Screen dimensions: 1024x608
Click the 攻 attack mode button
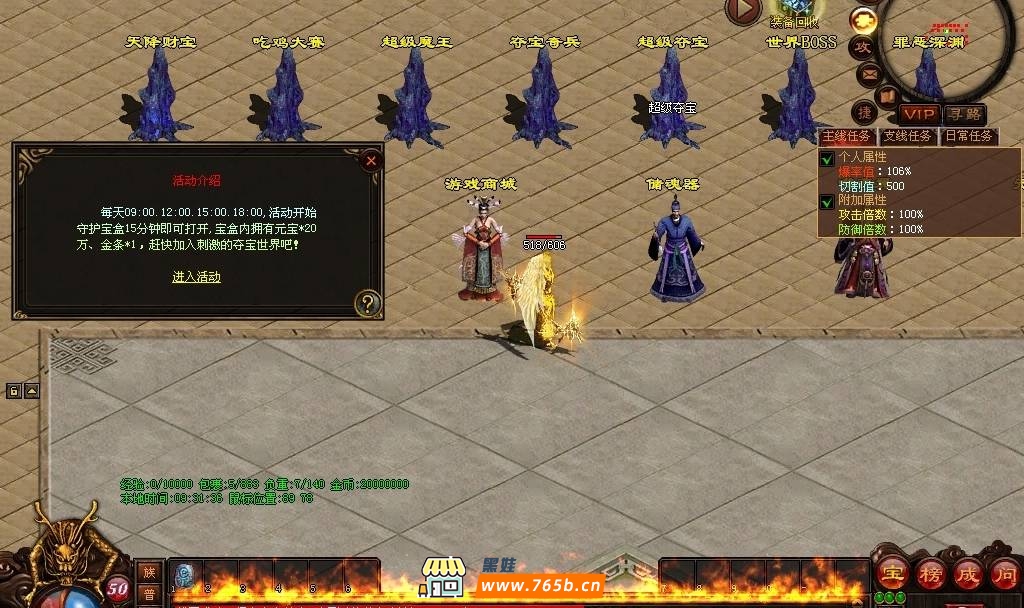(862, 46)
